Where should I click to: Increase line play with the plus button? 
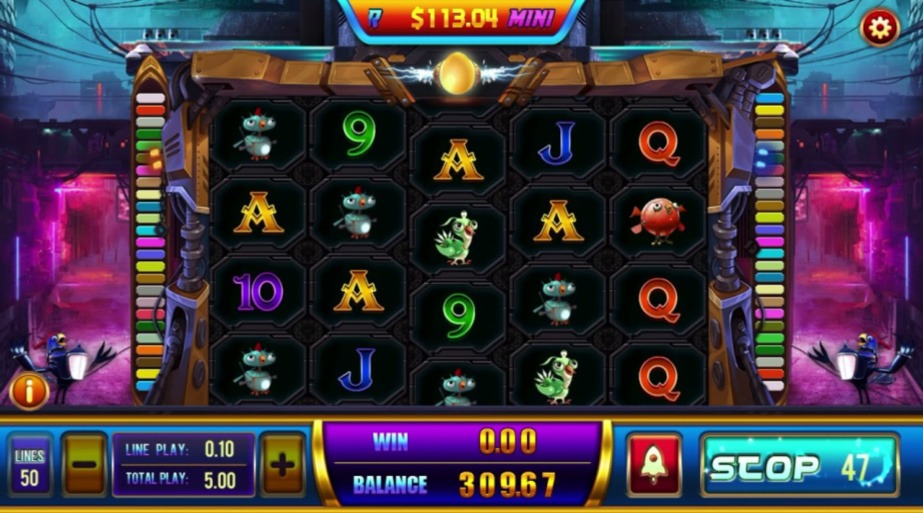[283, 465]
